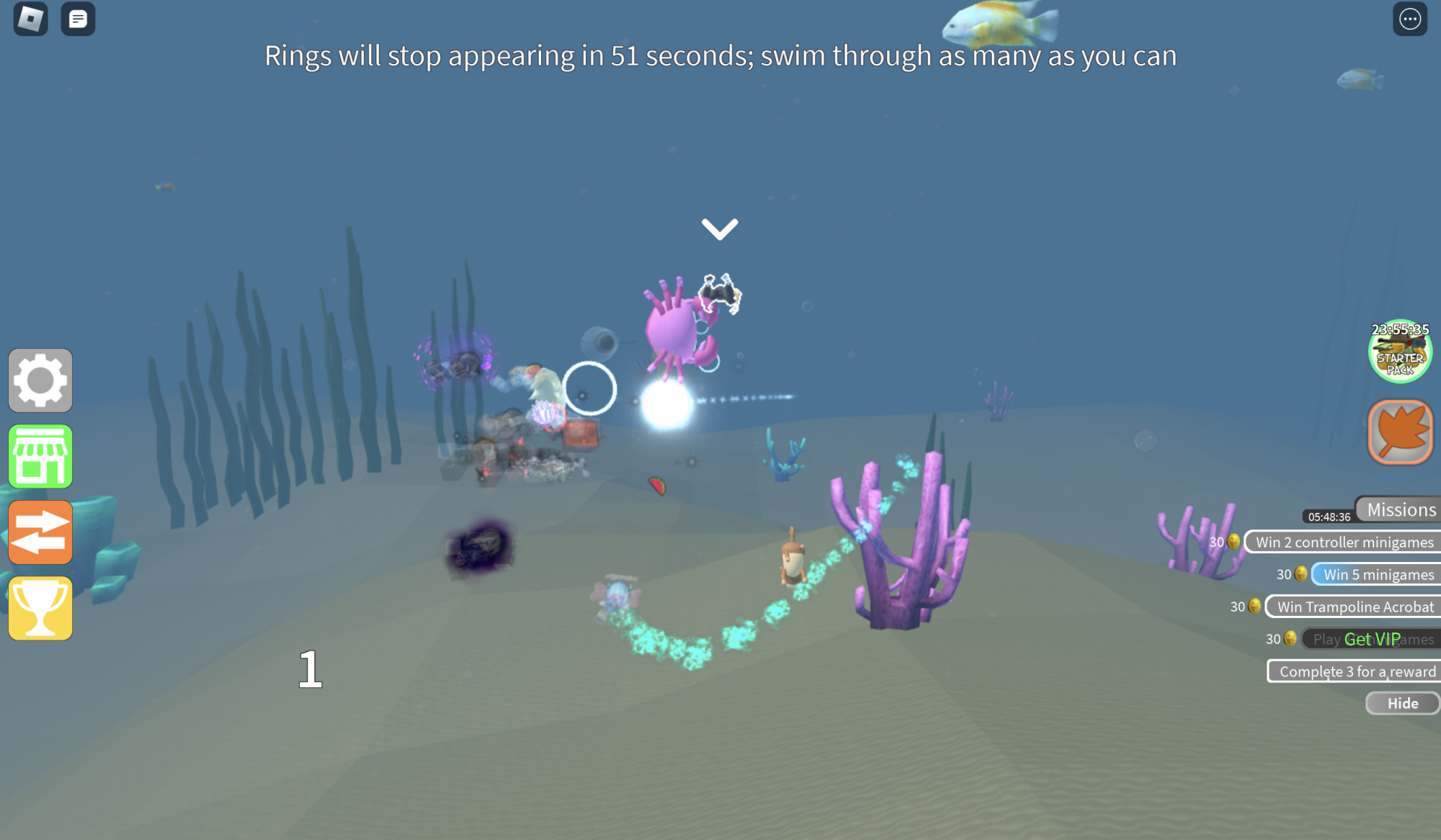Click the 05:48:36 mission timer
Screen dimensions: 1441x840
pyautogui.click(x=1328, y=516)
